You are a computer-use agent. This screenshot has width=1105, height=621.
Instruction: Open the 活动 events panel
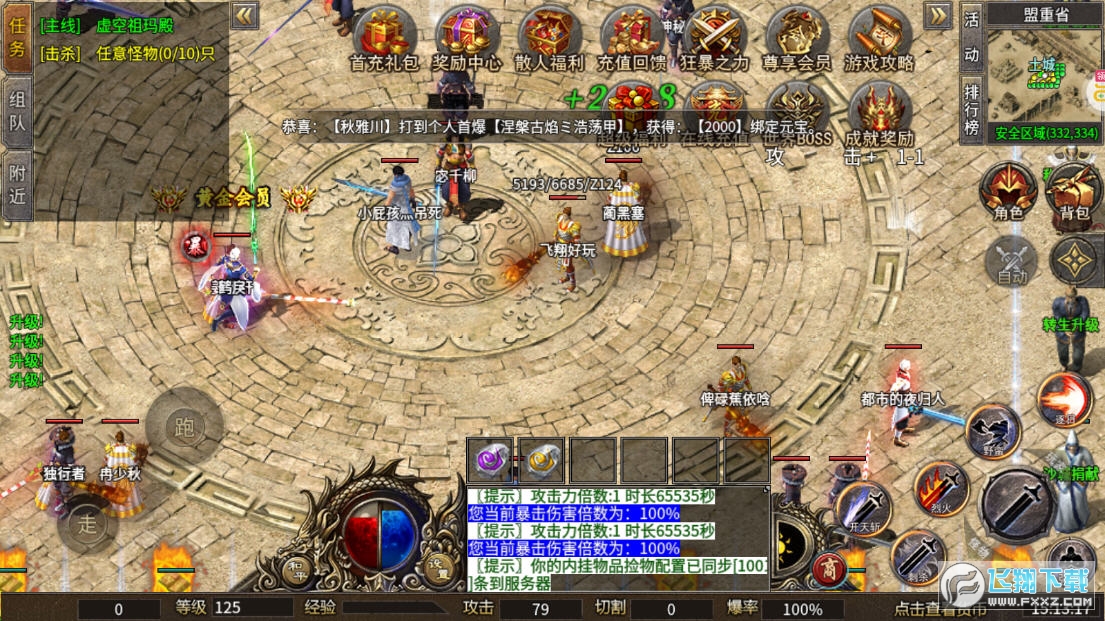[971, 36]
